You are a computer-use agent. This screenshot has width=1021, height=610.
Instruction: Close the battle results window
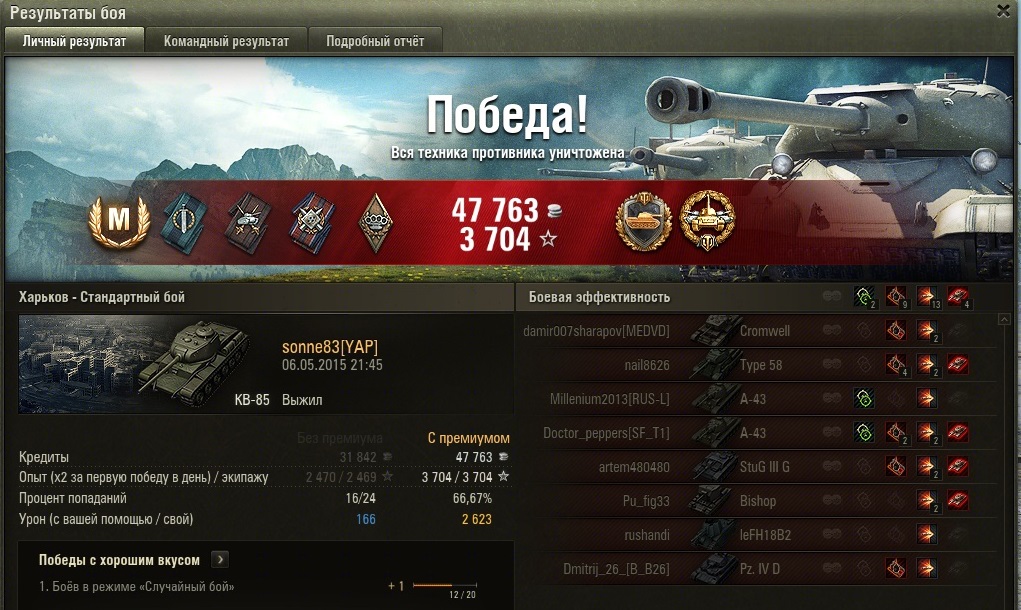[x=1003, y=11]
